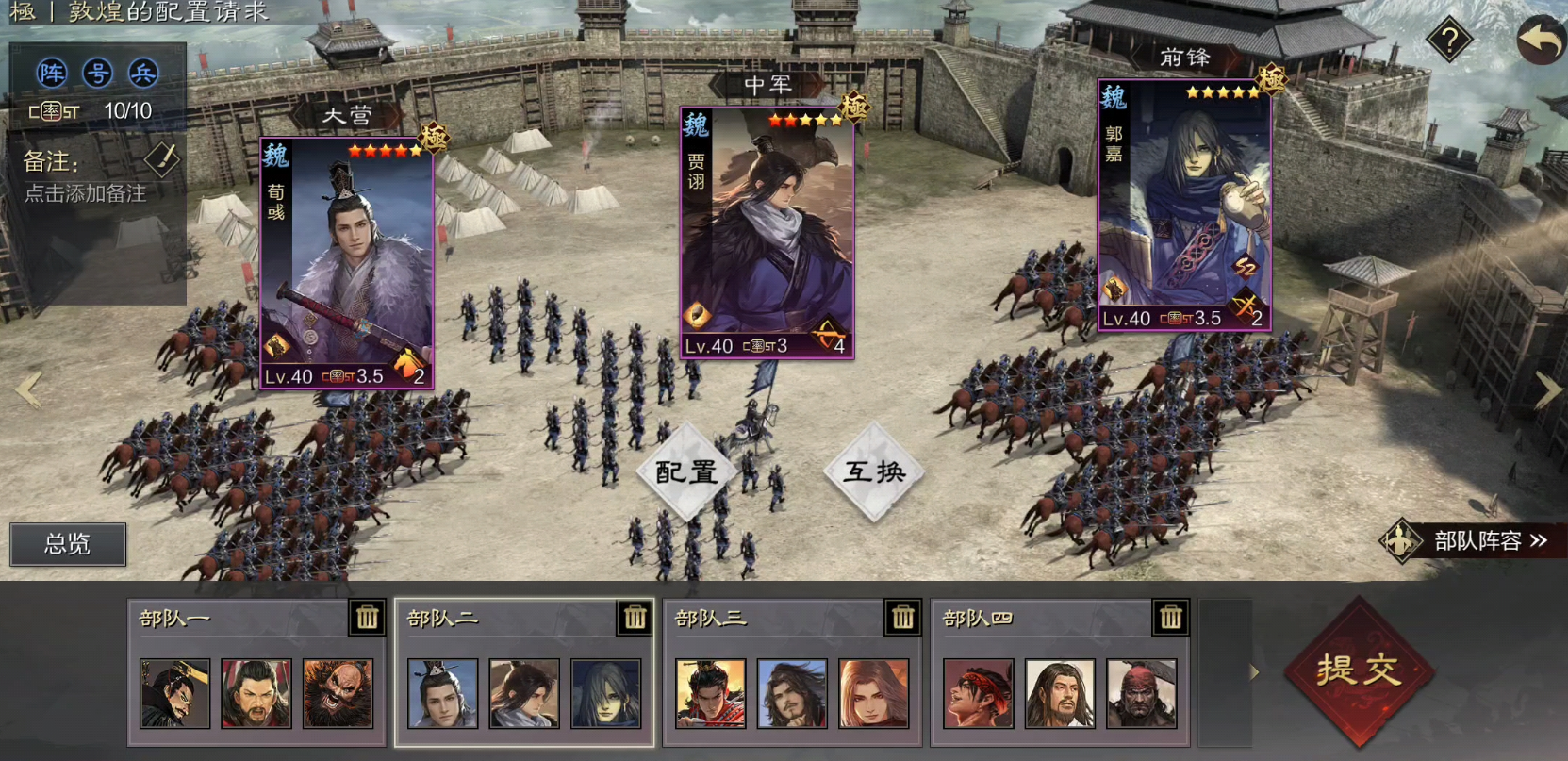Click the return arrow button

coord(1541,41)
